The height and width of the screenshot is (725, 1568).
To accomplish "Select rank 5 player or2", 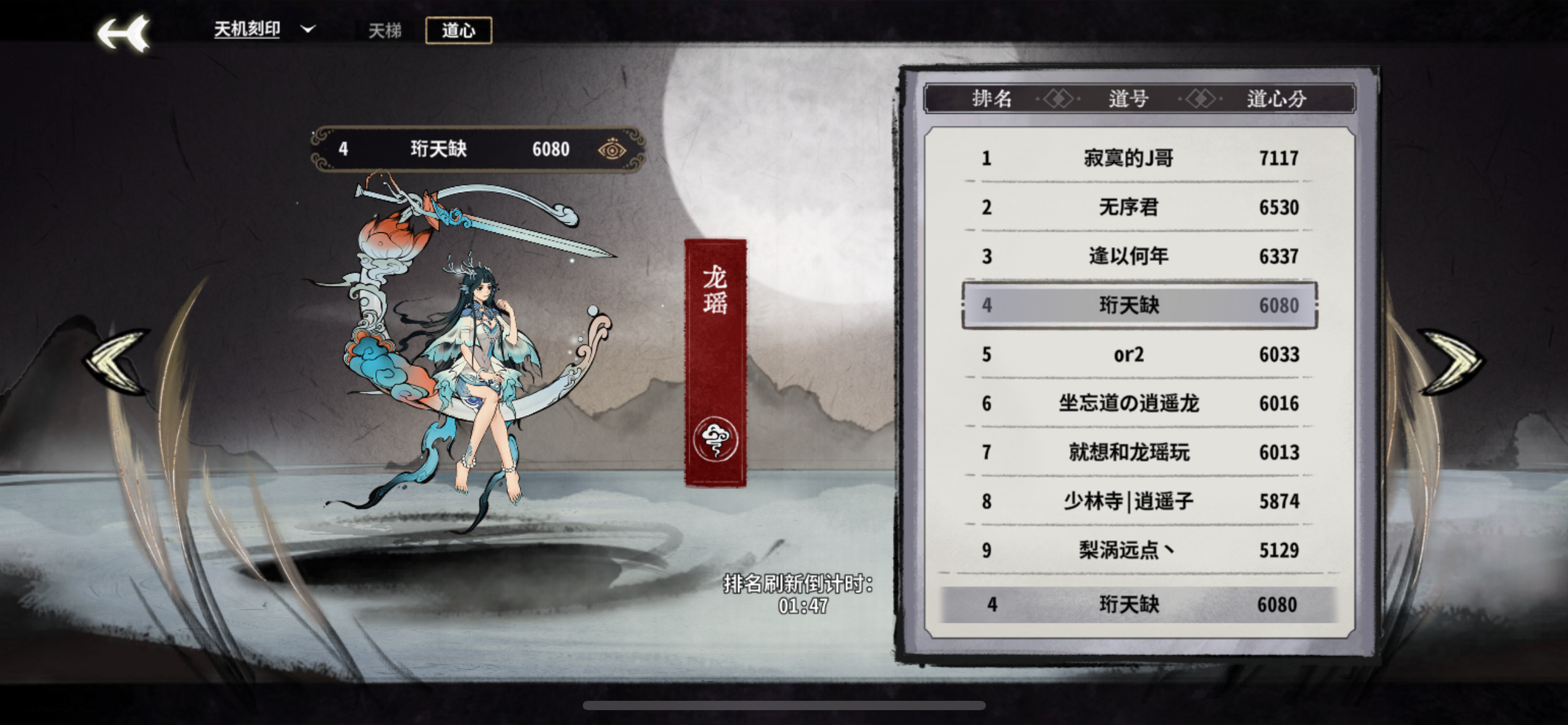I will coord(1139,354).
